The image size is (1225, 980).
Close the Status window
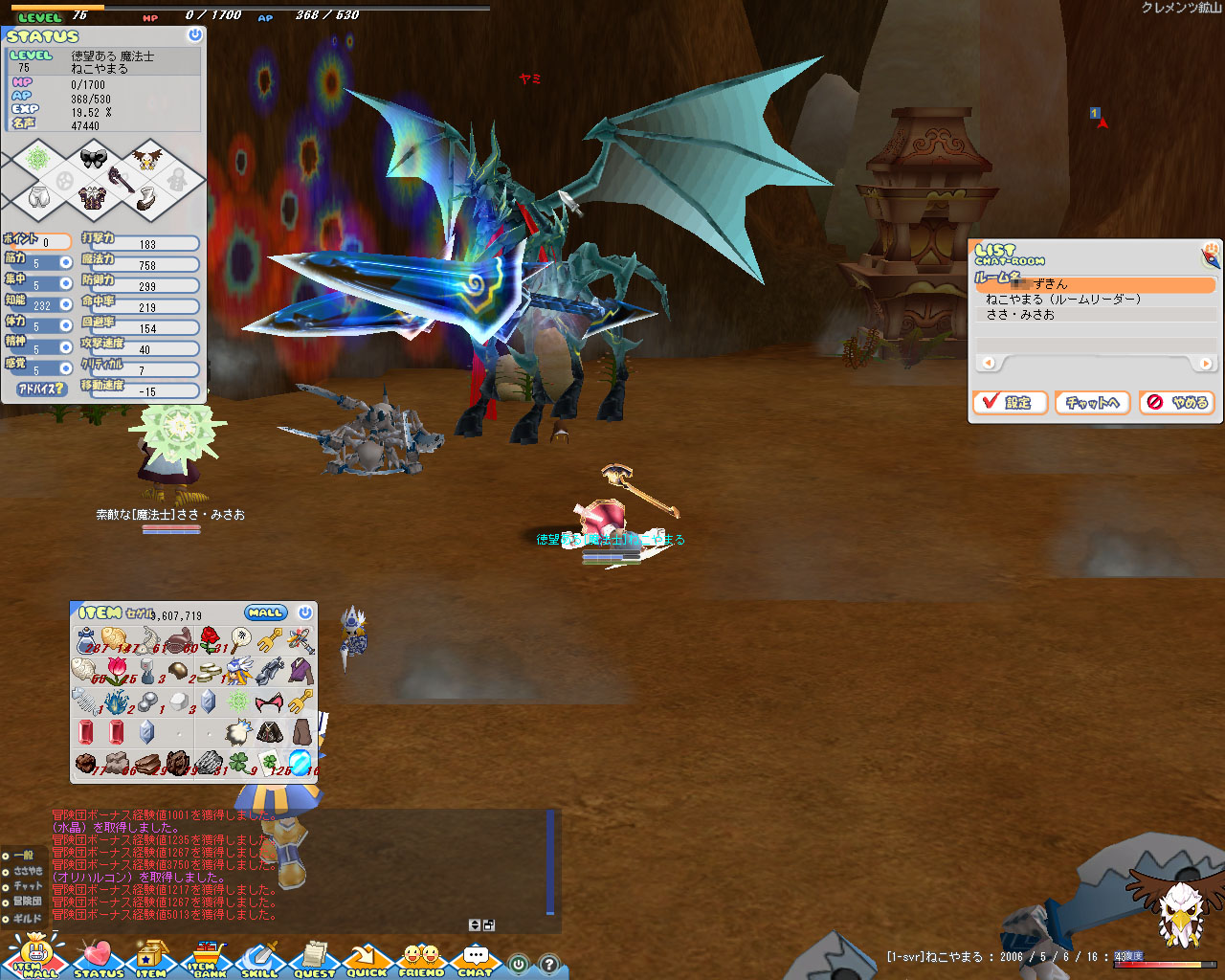point(195,35)
